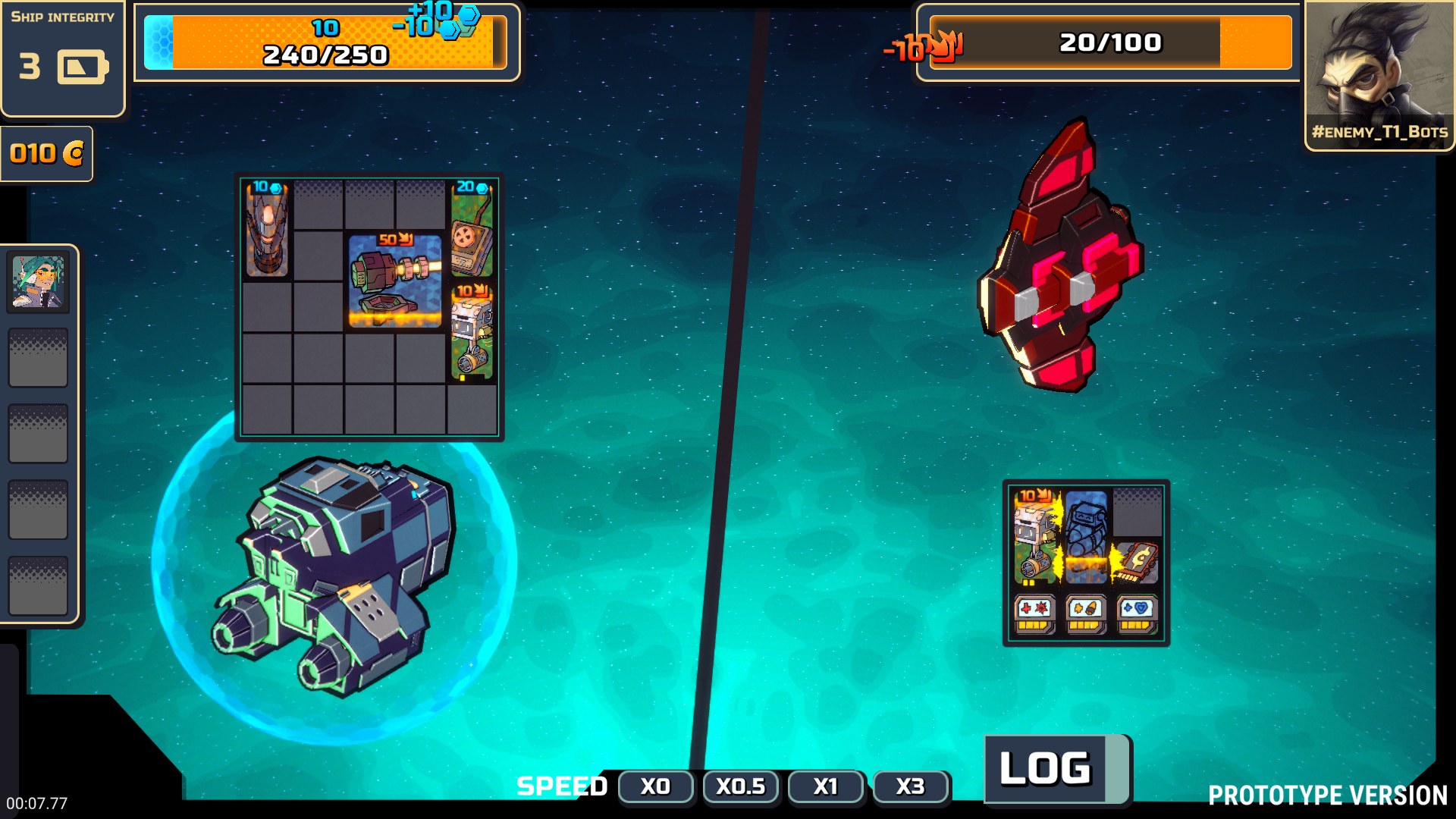The width and height of the screenshot is (1456, 819).
Task: Set battle speed to X0
Action: point(655,786)
